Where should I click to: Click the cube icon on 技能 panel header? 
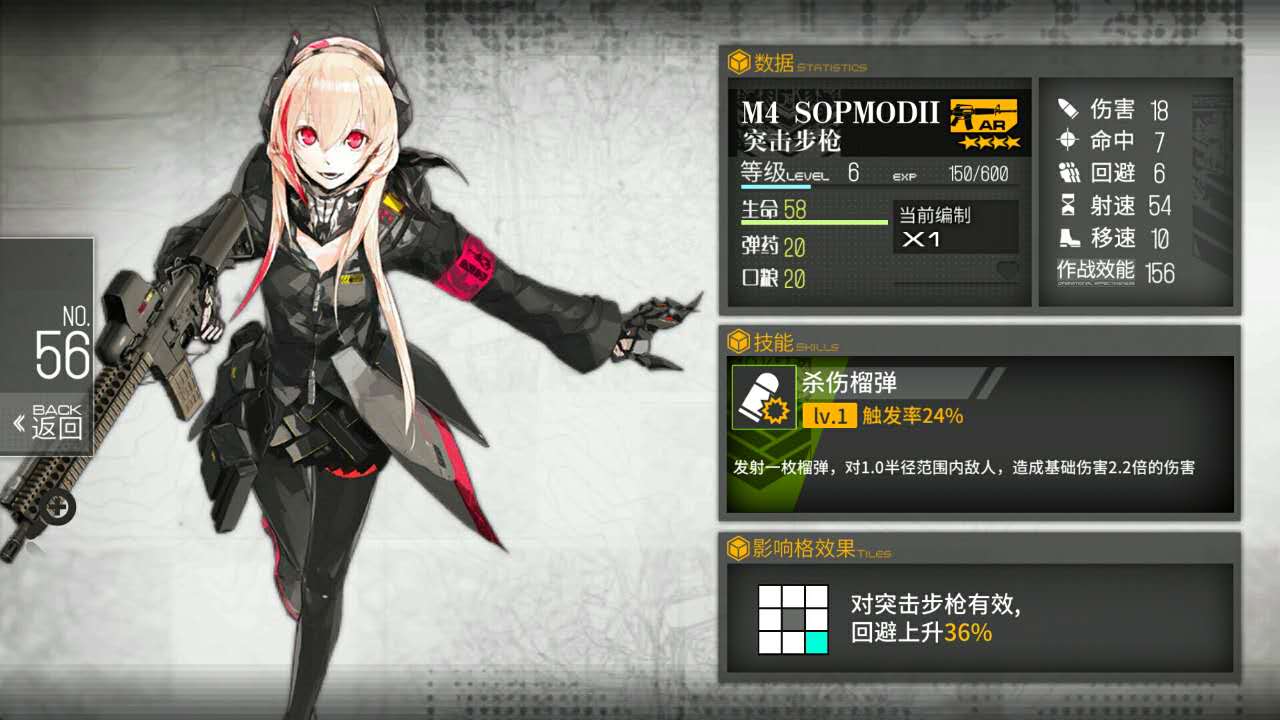(x=741, y=340)
